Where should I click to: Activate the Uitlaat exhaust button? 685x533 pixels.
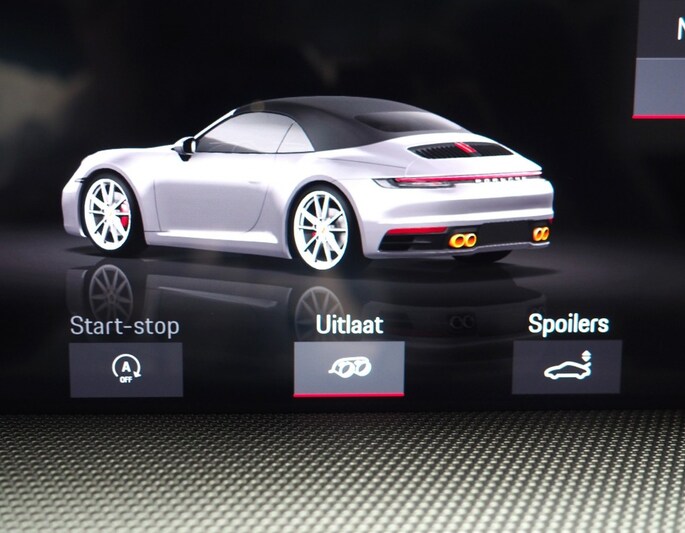pyautogui.click(x=349, y=368)
